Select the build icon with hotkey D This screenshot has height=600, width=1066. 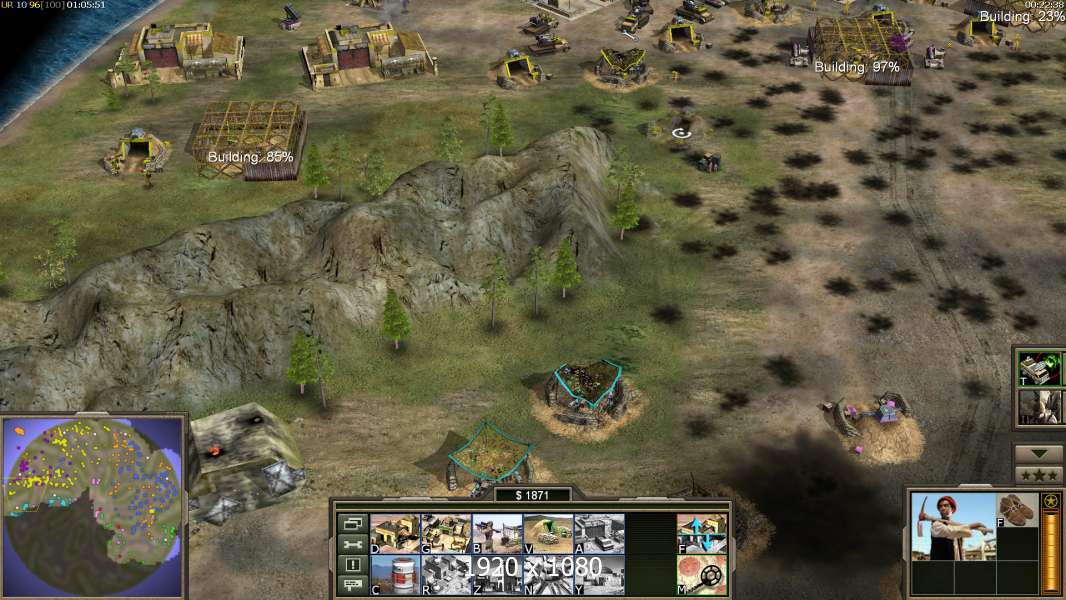point(395,533)
